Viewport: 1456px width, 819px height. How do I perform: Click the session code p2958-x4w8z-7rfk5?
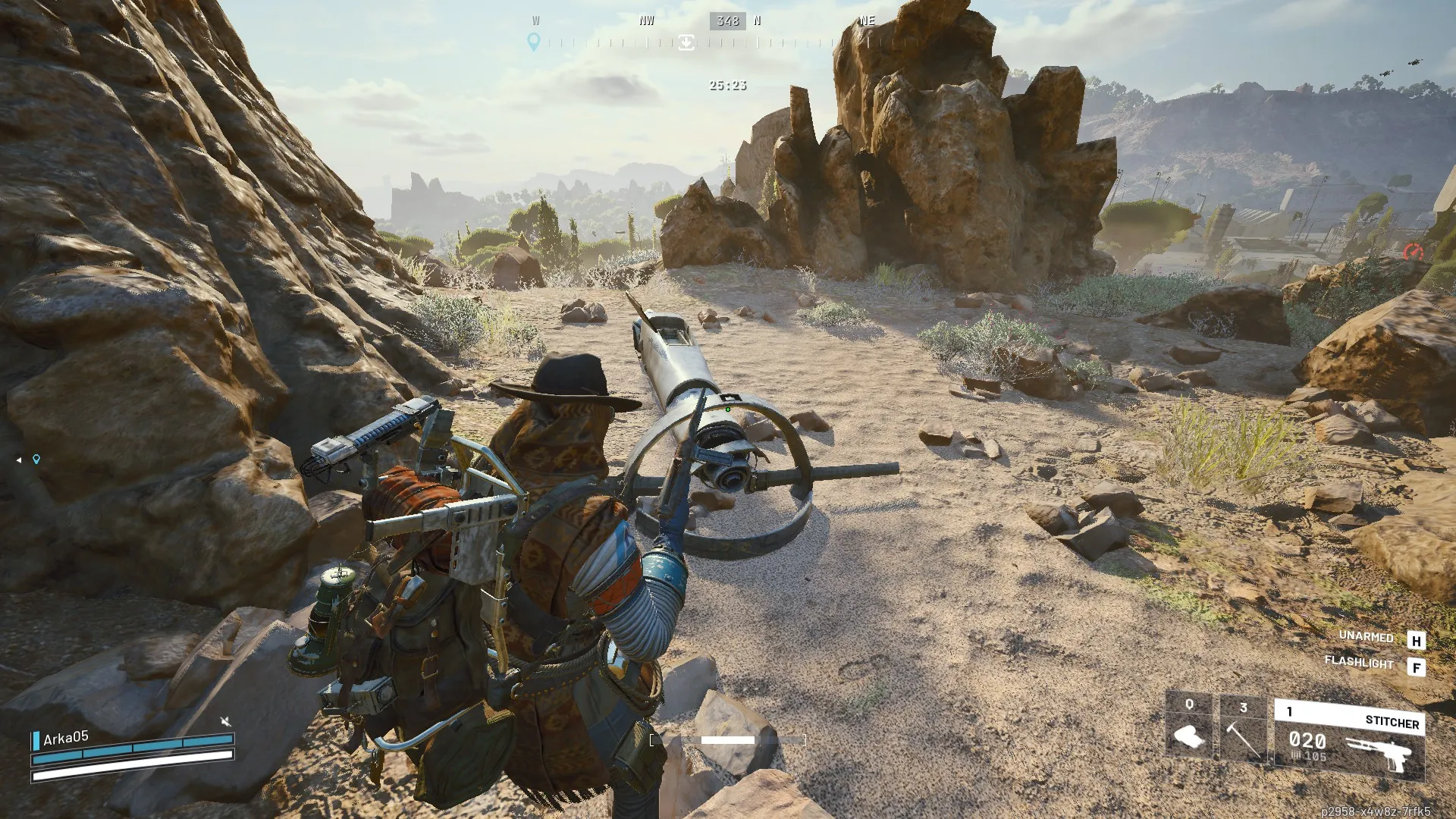(x=1376, y=808)
